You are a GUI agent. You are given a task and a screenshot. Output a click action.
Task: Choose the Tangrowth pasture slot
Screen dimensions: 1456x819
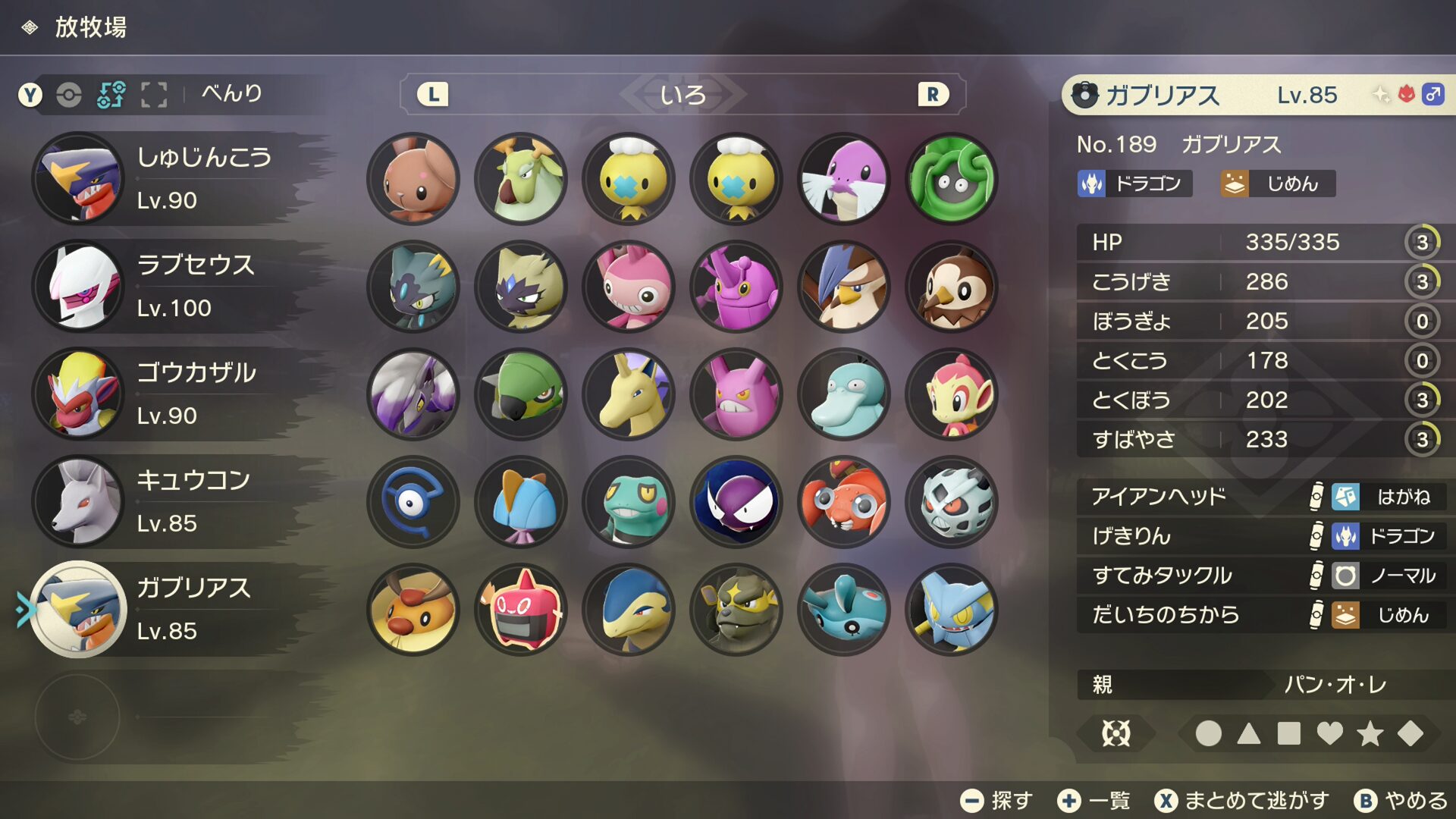coord(952,179)
